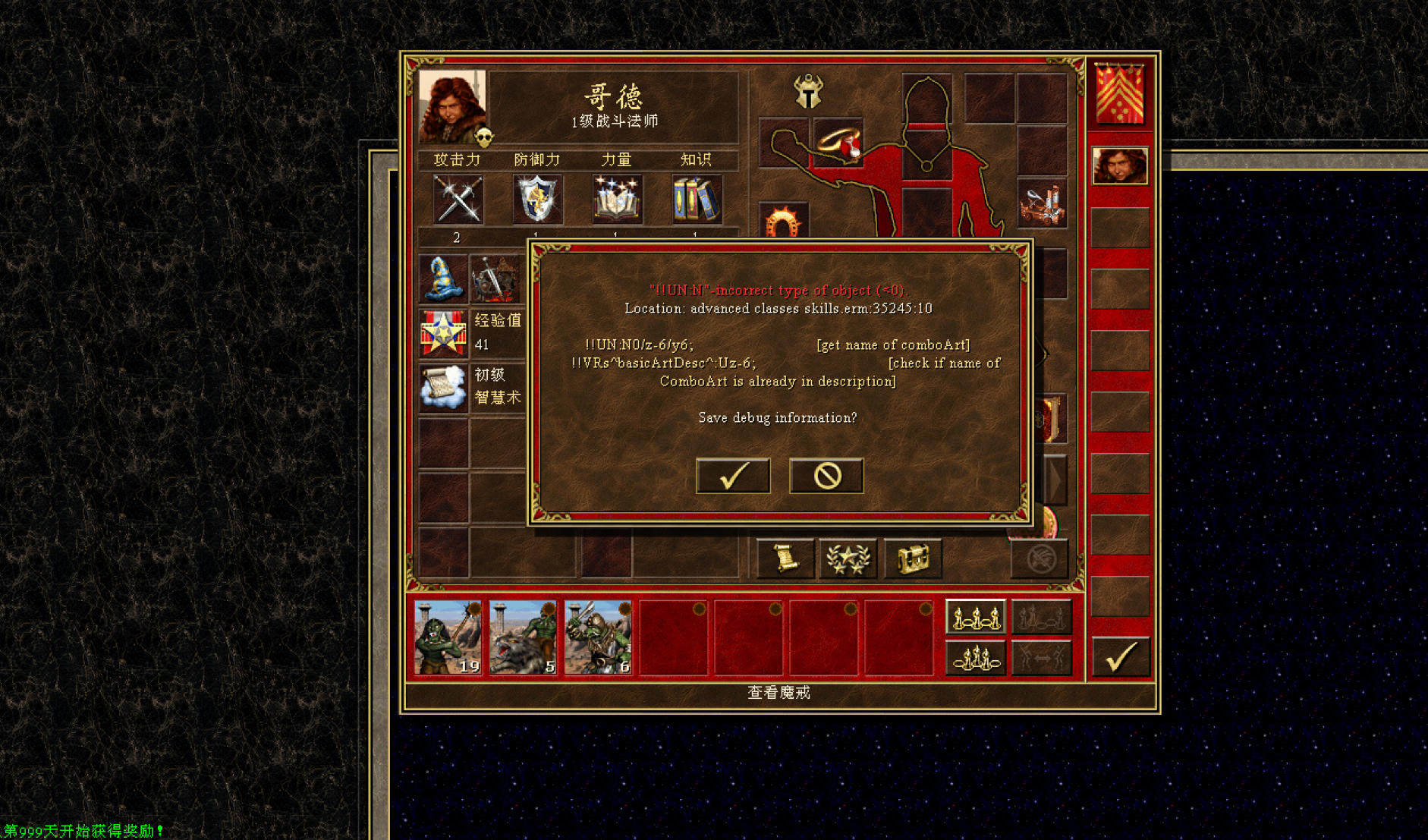Click the stacked books knowledge icon
This screenshot has height=840, width=1428.
[x=697, y=200]
